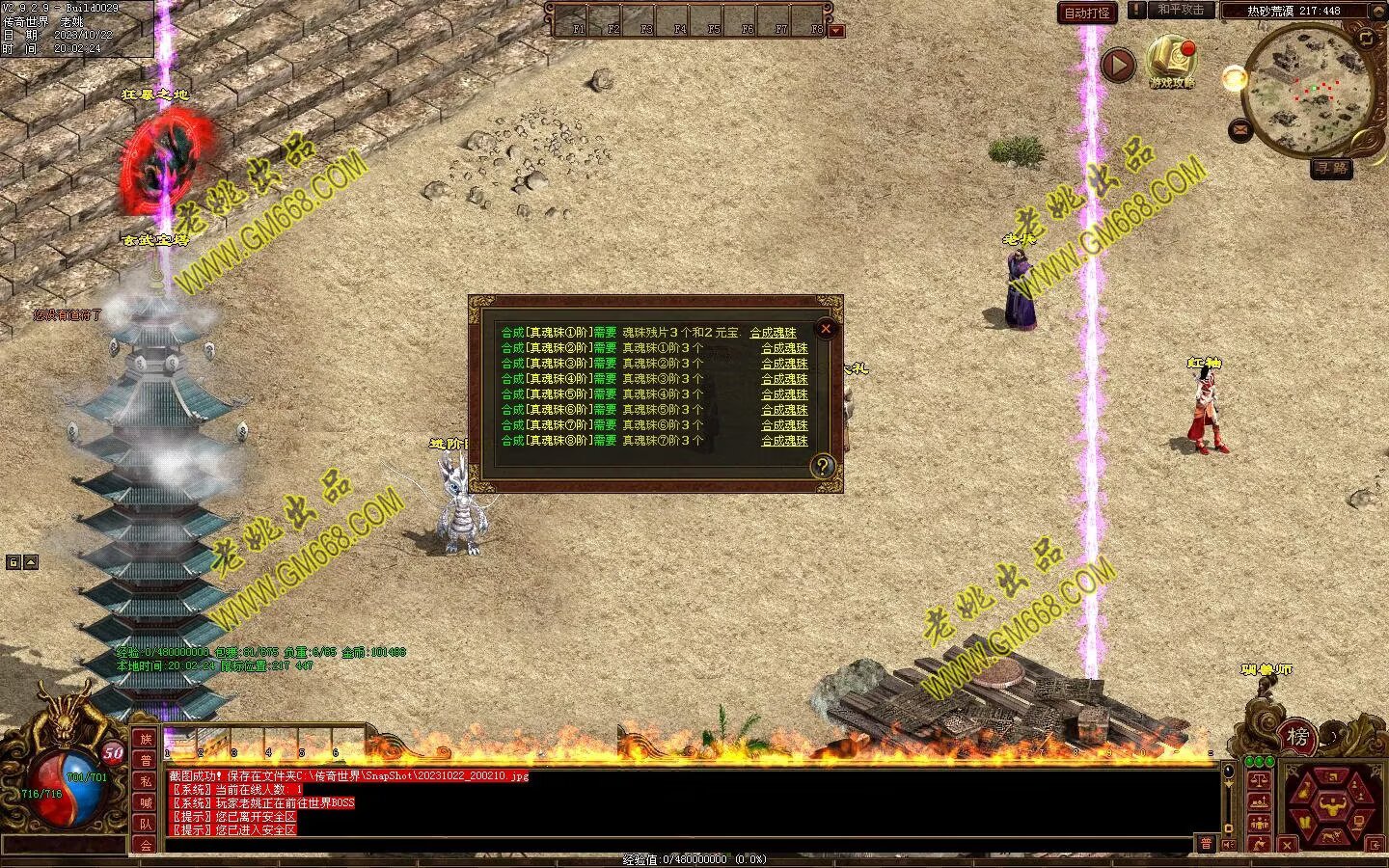
Task: Open the mail envelope icon
Action: pyautogui.click(x=1240, y=128)
